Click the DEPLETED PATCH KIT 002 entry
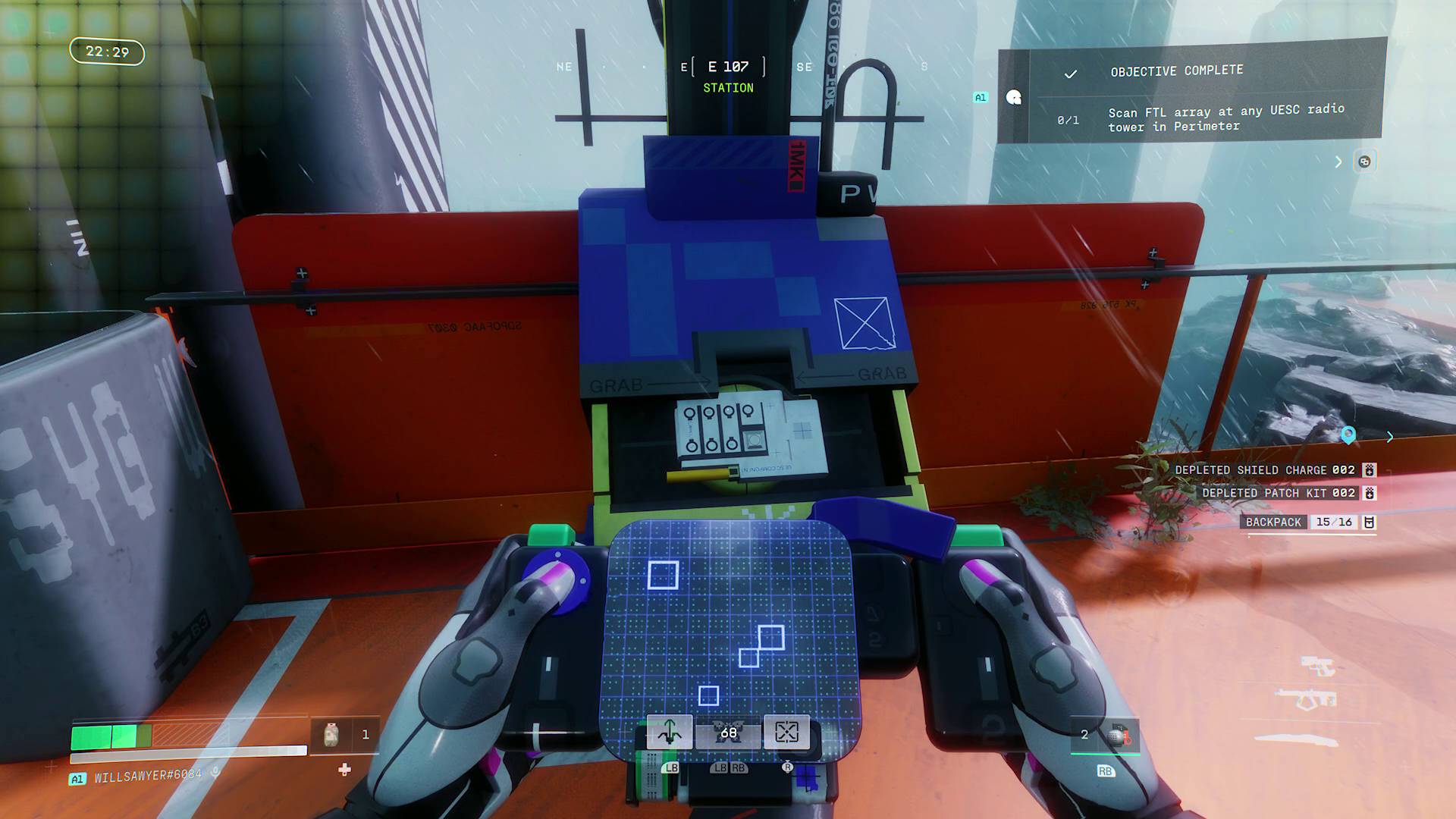 pos(1282,493)
